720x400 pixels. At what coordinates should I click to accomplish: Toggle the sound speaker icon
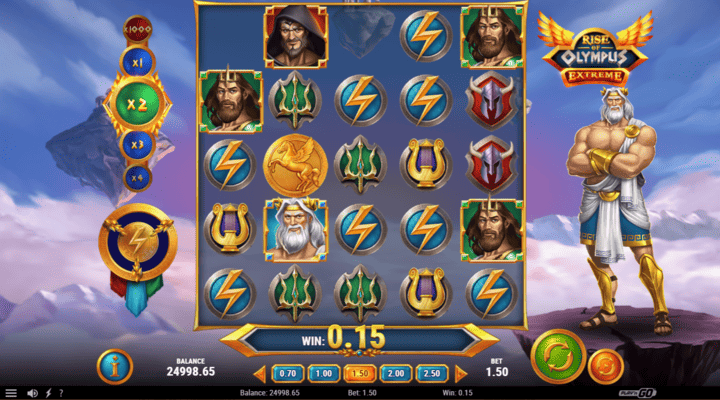[x=32, y=393]
